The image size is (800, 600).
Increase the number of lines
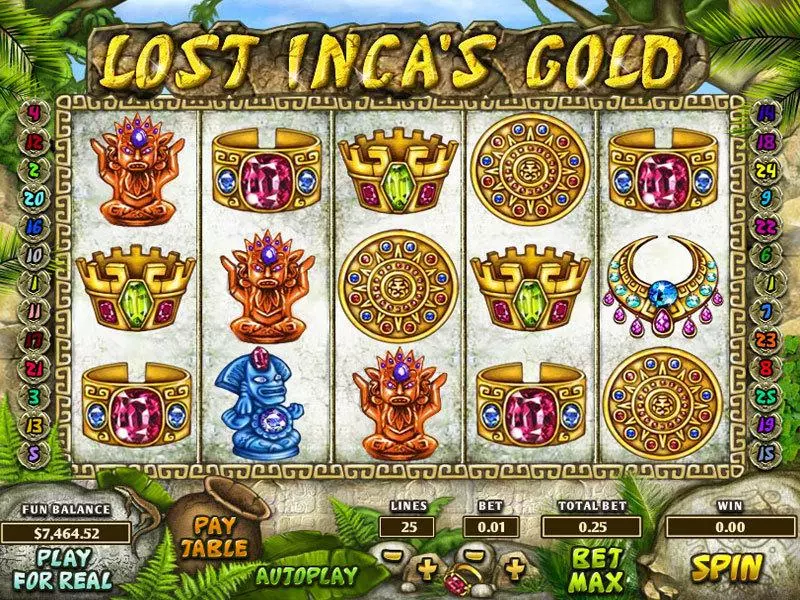point(427,569)
